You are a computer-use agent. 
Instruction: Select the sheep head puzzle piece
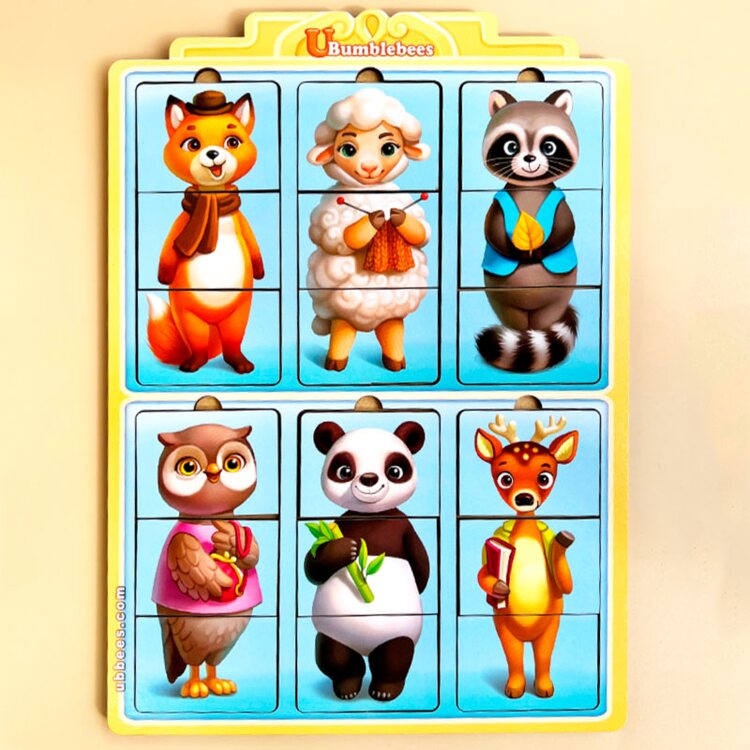(x=369, y=137)
